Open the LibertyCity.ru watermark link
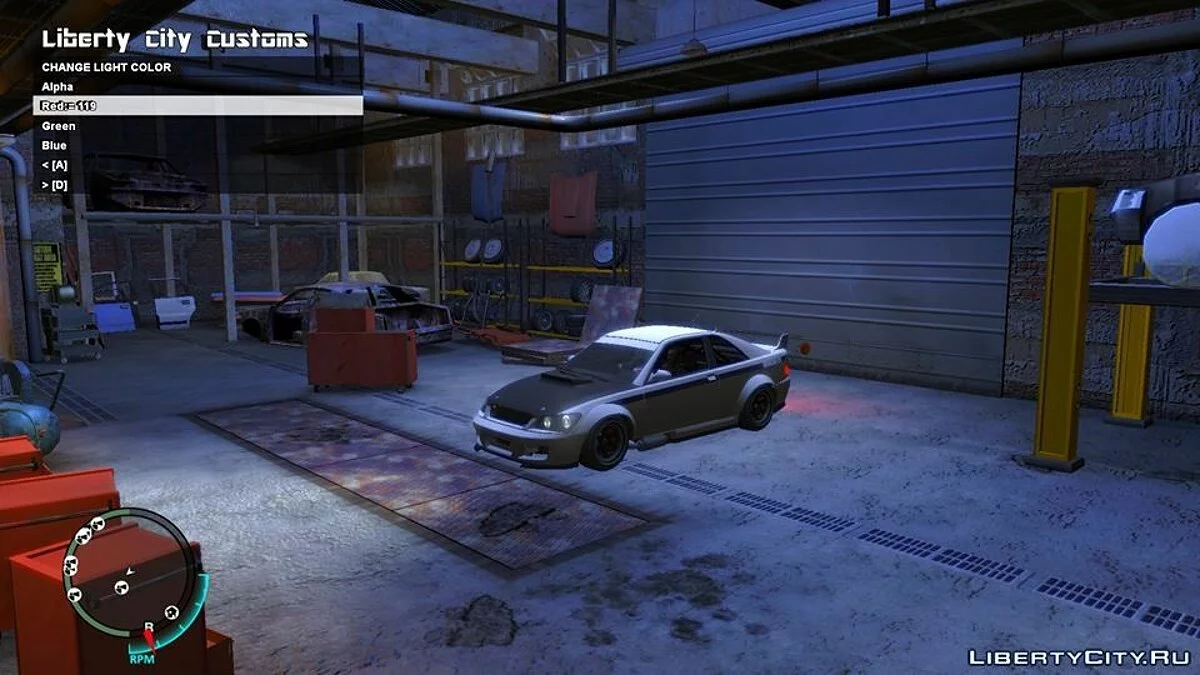This screenshot has height=675, width=1200. point(1078,656)
